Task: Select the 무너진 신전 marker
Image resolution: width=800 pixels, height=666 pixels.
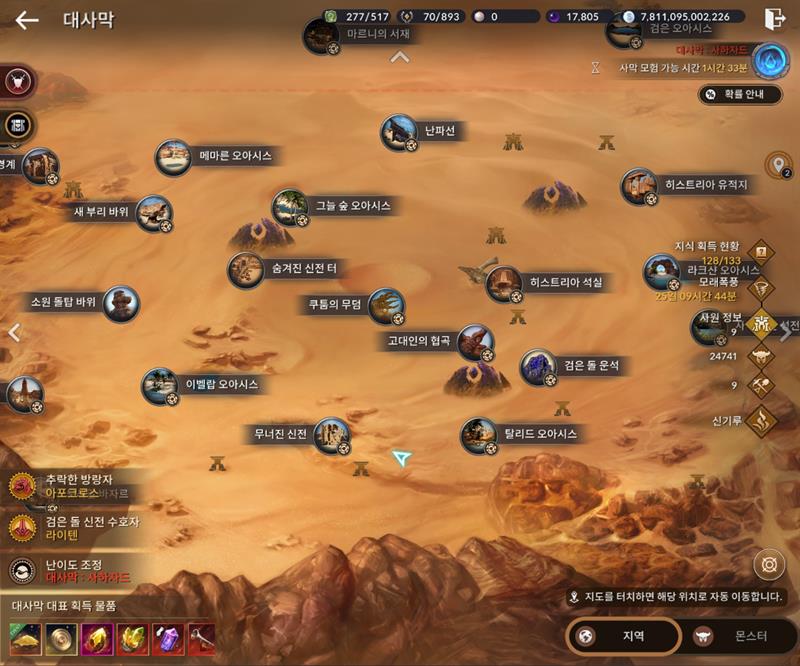Action: 331,435
